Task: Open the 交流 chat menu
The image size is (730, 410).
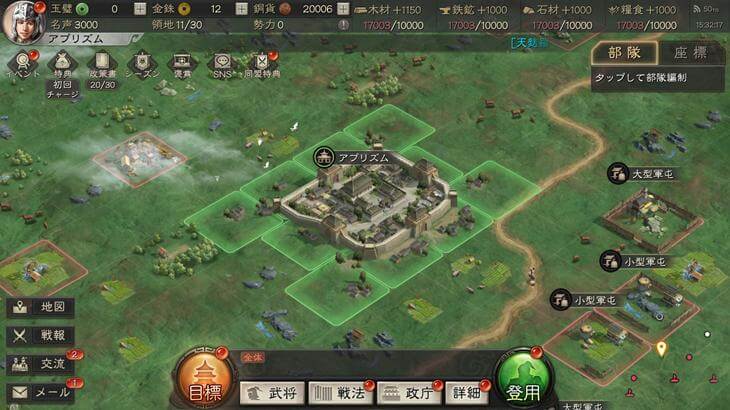Action: coord(42,364)
